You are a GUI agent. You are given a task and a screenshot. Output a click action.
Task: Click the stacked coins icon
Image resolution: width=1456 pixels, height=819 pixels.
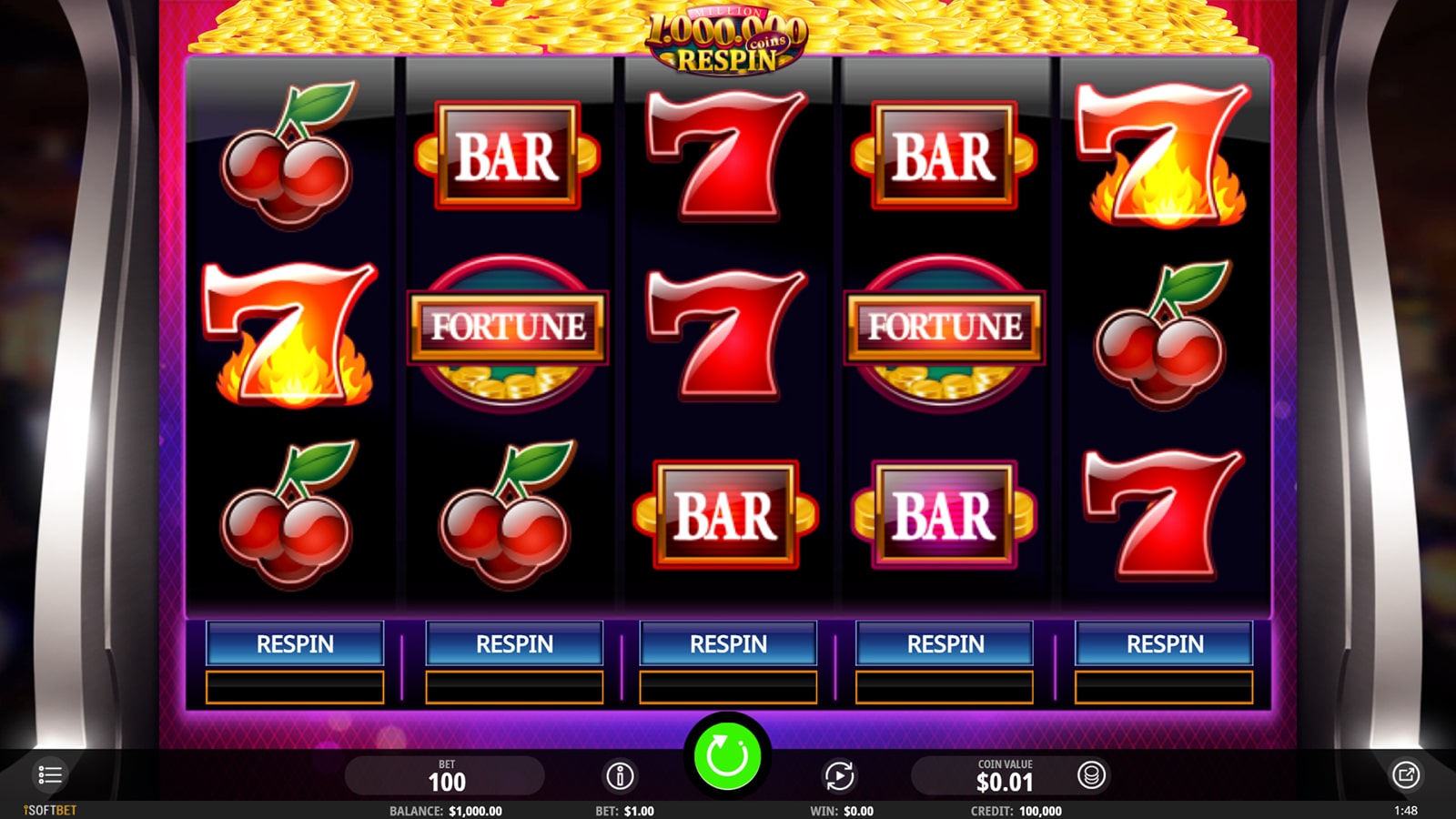point(1091,775)
